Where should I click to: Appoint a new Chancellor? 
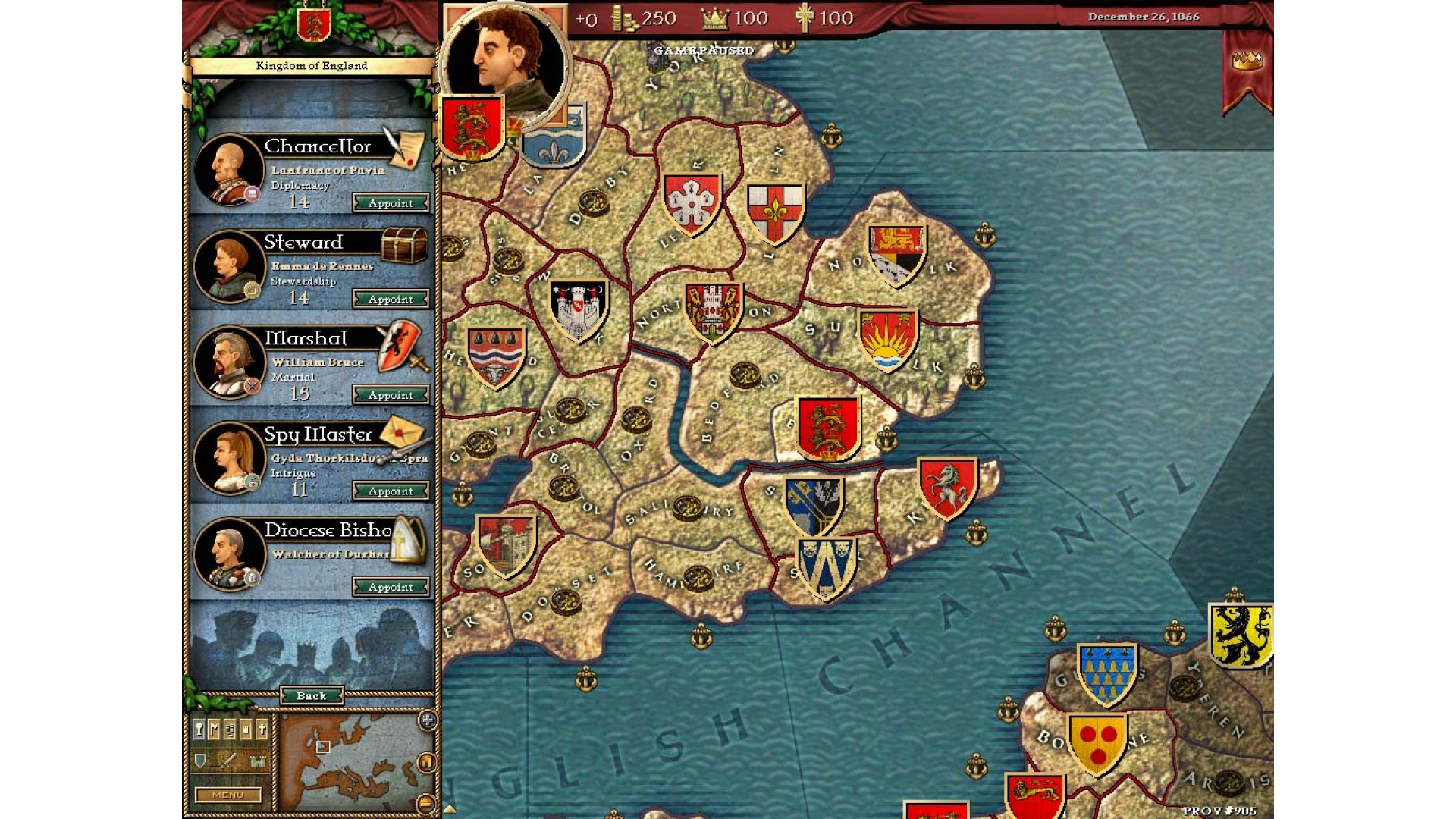tap(391, 203)
